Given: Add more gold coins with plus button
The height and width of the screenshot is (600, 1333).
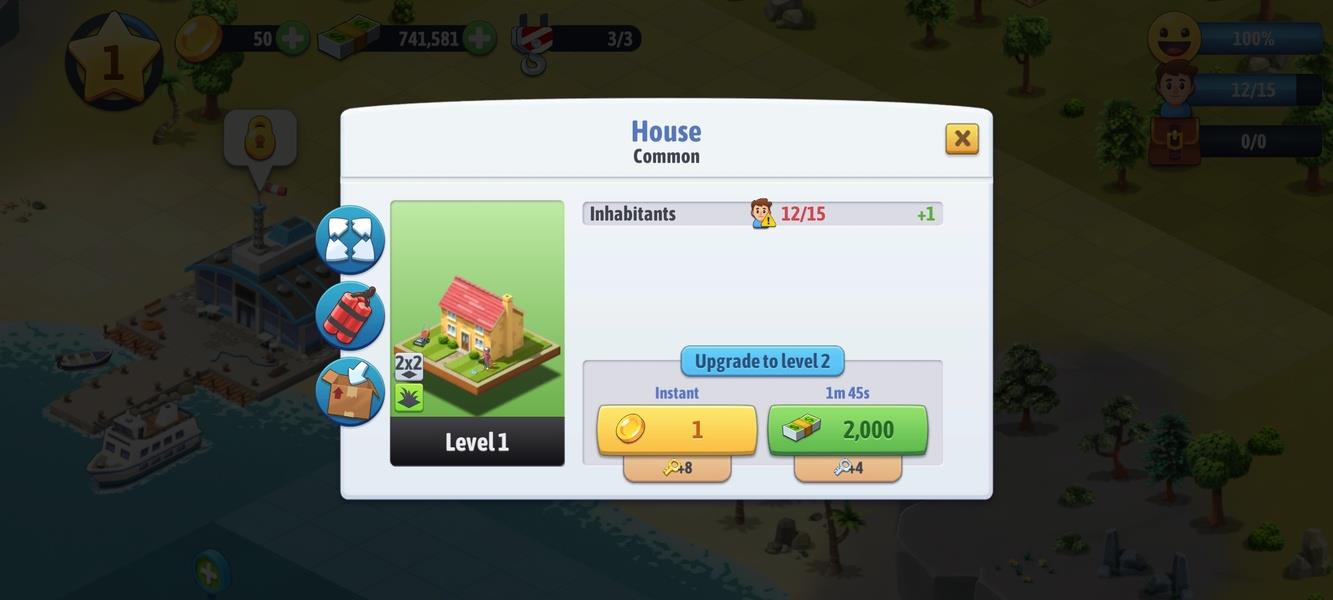Looking at the screenshot, I should pos(292,39).
